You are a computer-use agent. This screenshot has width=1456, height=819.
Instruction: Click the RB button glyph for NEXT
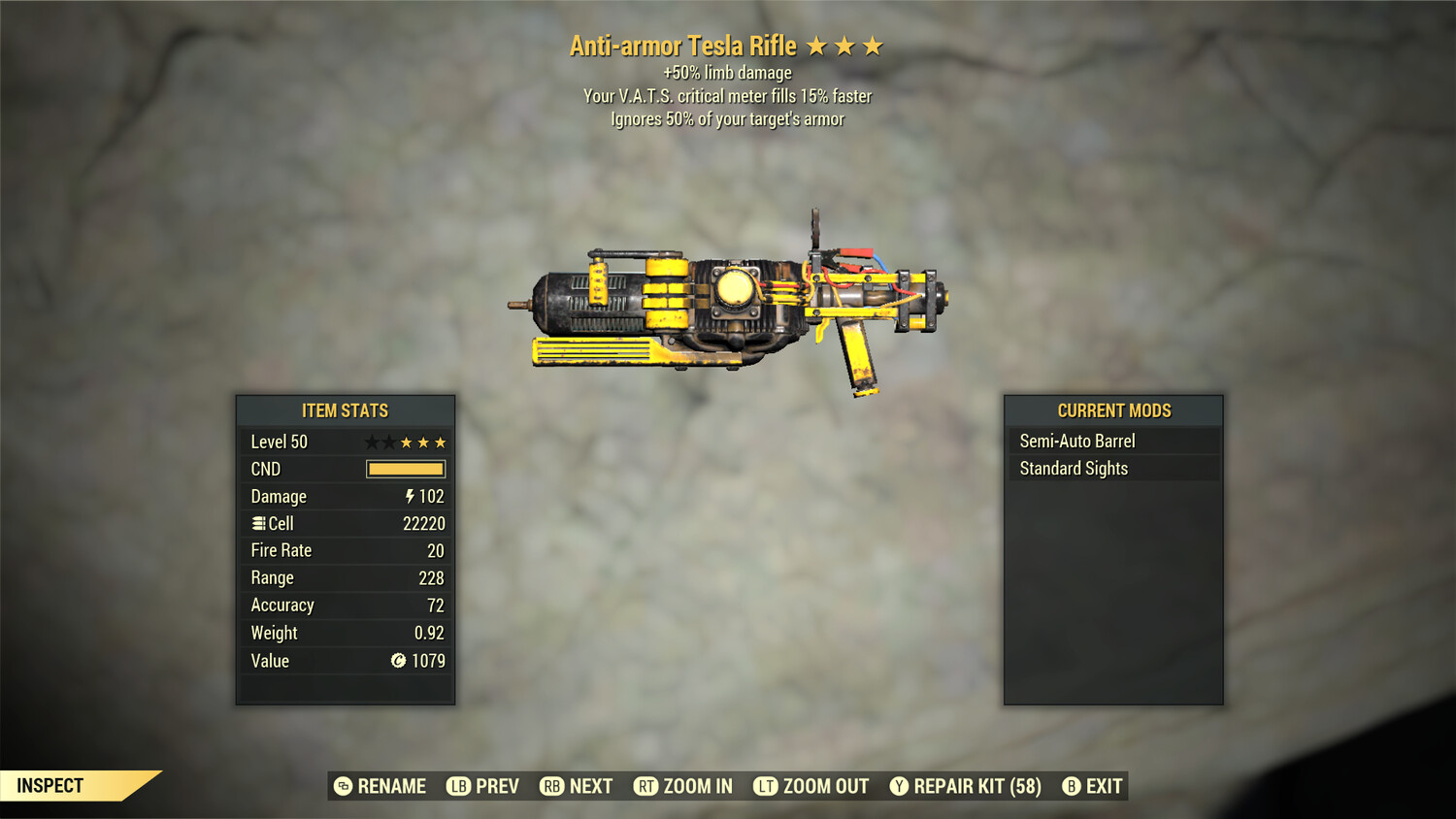[x=552, y=786]
